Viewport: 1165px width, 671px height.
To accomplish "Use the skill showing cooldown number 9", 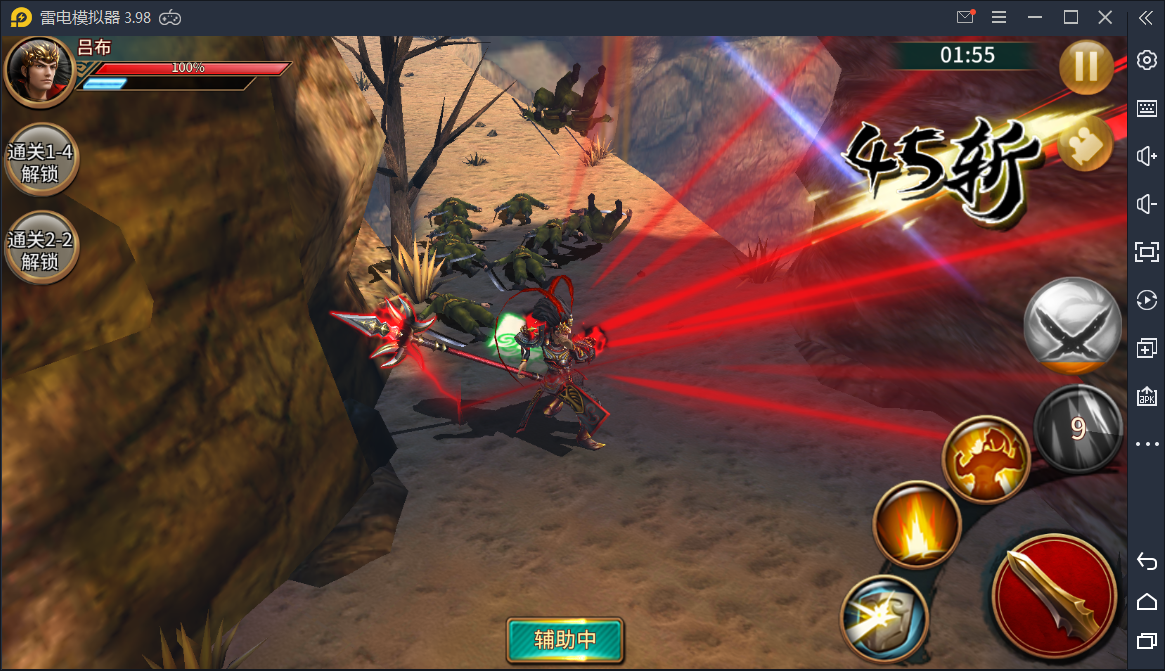I will 1077,428.
